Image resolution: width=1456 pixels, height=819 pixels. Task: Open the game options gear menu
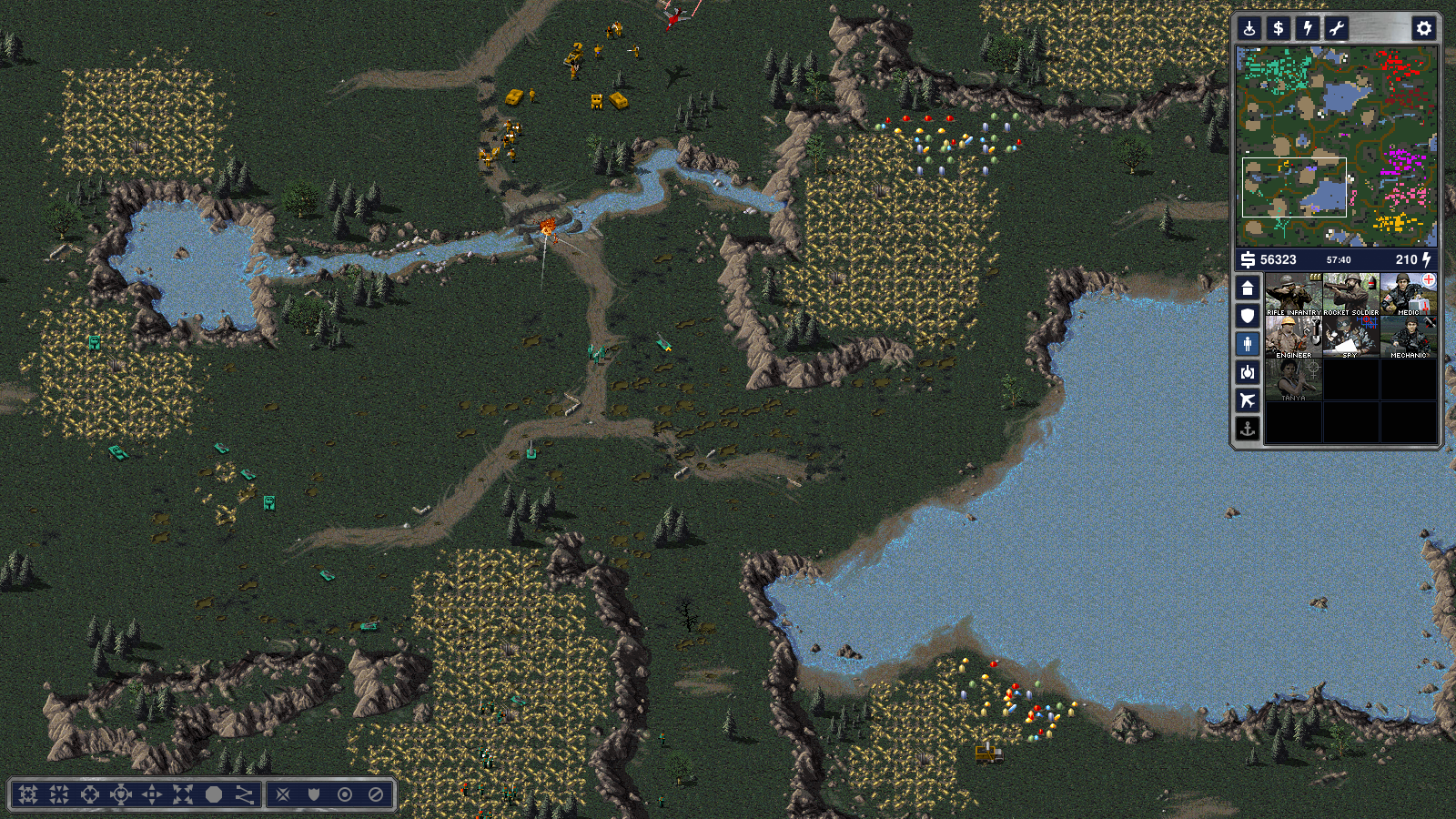pyautogui.click(x=1424, y=28)
